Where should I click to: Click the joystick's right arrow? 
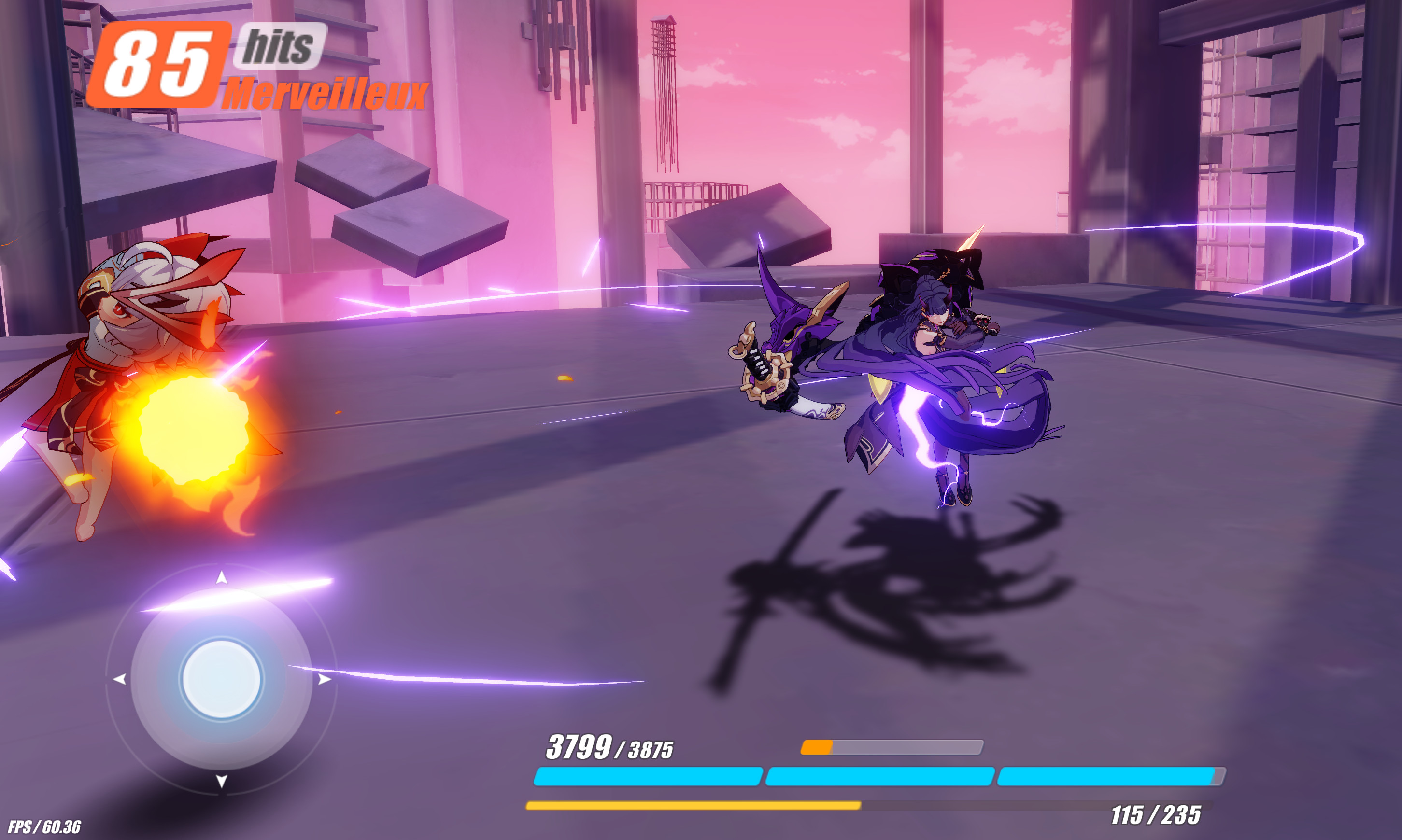(324, 679)
